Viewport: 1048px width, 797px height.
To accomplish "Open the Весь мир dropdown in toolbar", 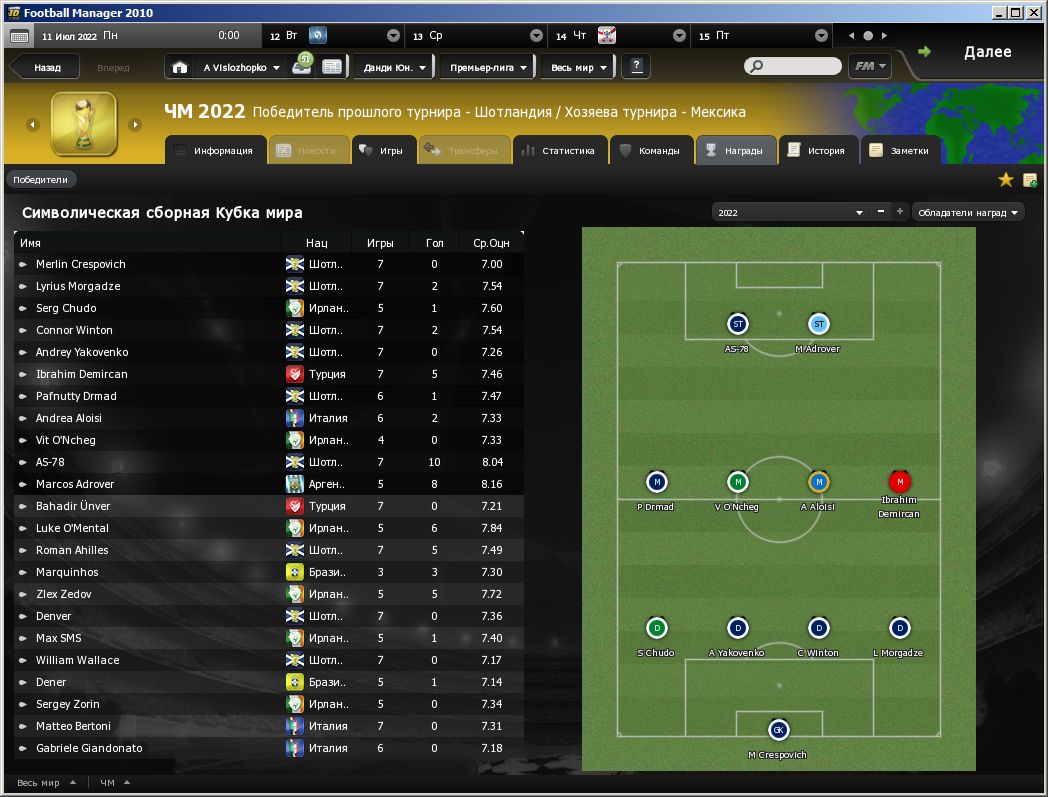I will 577,68.
